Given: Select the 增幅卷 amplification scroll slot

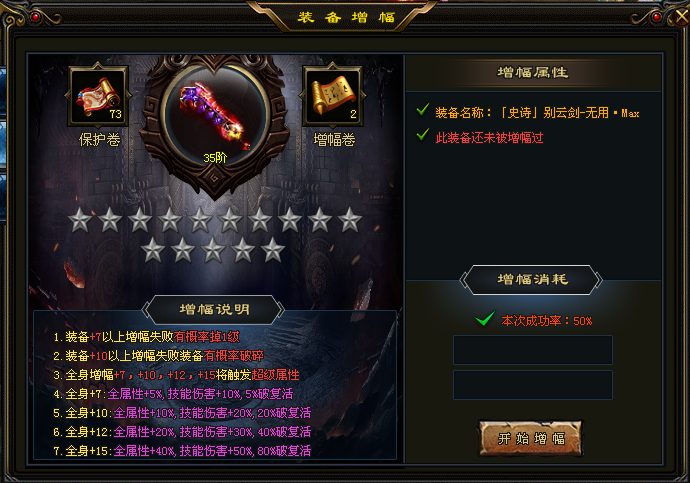Looking at the screenshot, I should pyautogui.click(x=334, y=97).
